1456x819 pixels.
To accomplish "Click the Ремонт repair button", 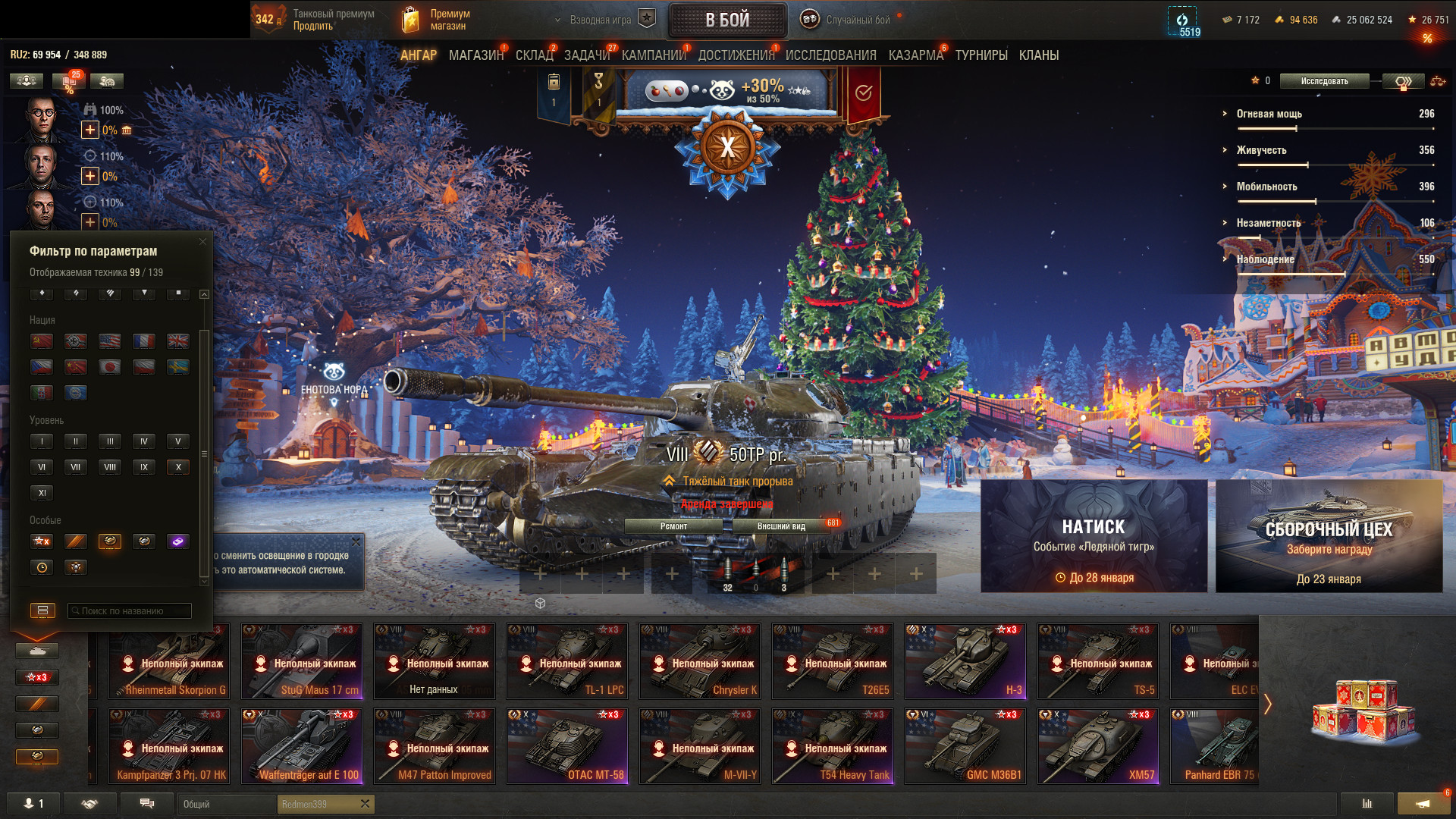I will click(x=673, y=526).
